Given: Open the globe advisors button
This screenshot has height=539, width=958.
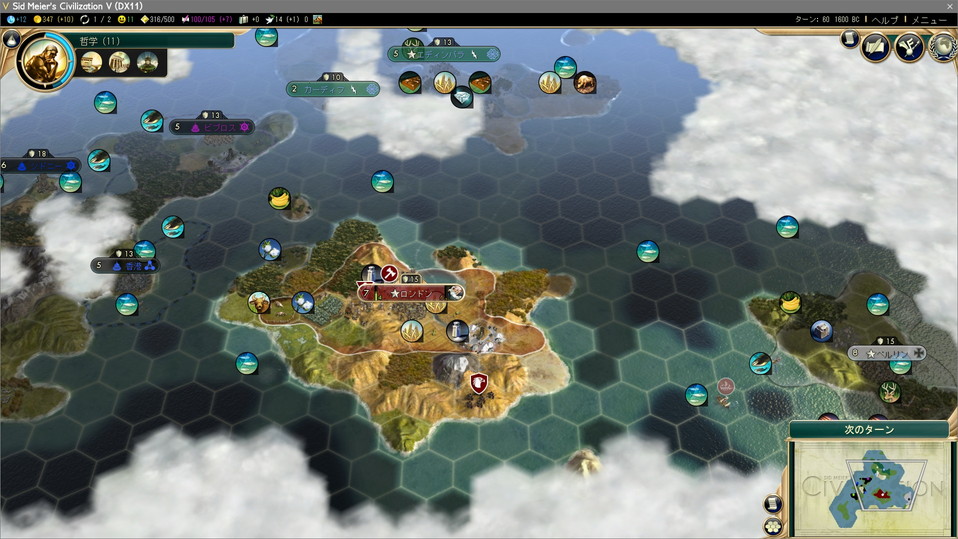Looking at the screenshot, I should click(x=941, y=46).
